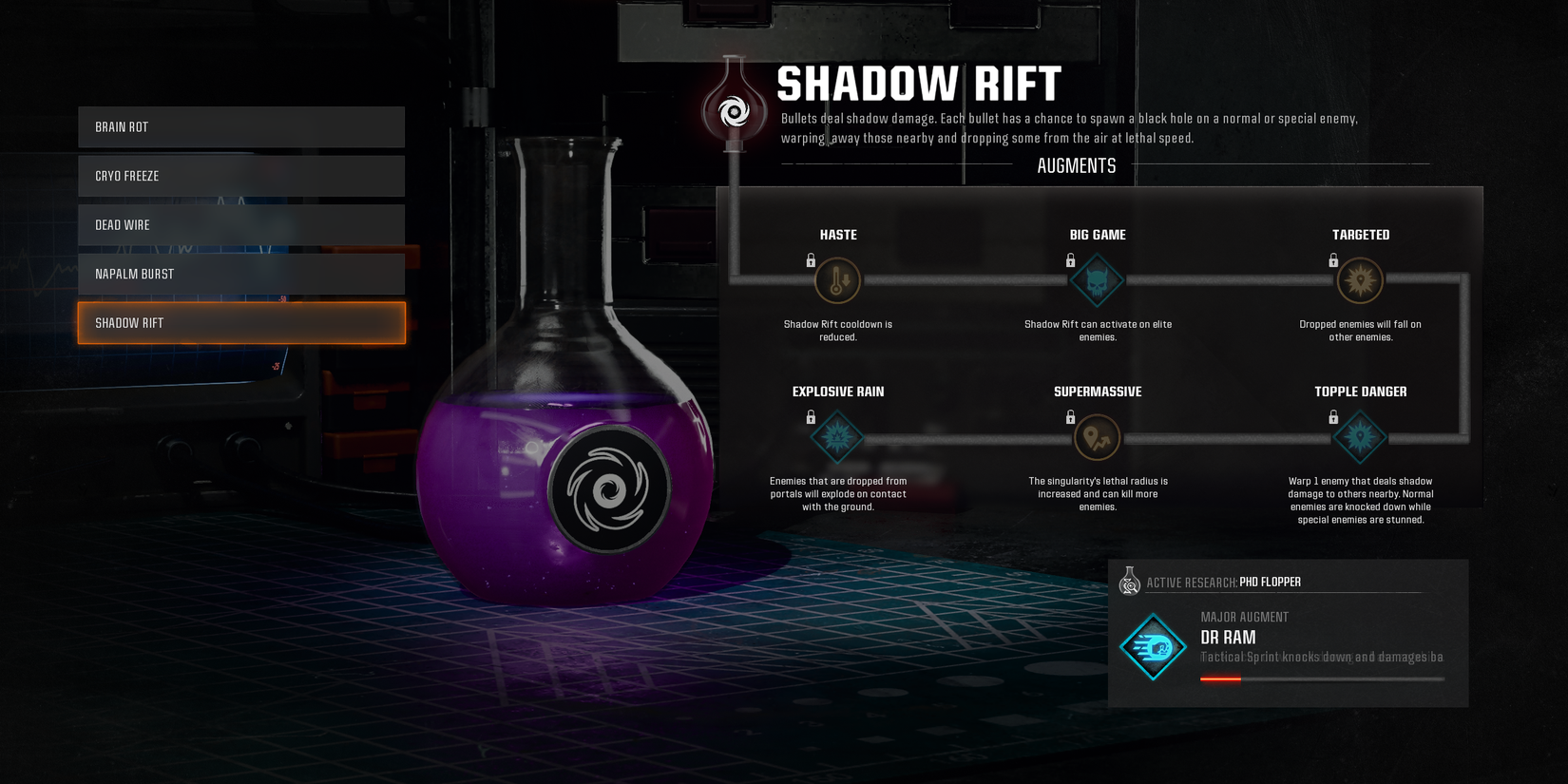Open the Supermassive augment icon
The width and height of the screenshot is (1568, 784).
coord(1098,437)
